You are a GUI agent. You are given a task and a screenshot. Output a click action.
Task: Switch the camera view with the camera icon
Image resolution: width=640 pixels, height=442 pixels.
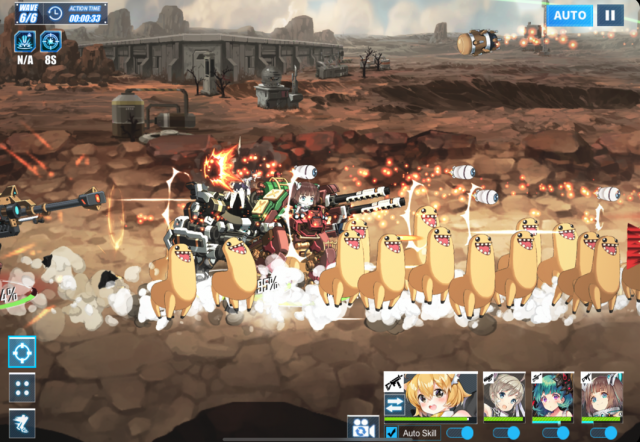pos(361,428)
